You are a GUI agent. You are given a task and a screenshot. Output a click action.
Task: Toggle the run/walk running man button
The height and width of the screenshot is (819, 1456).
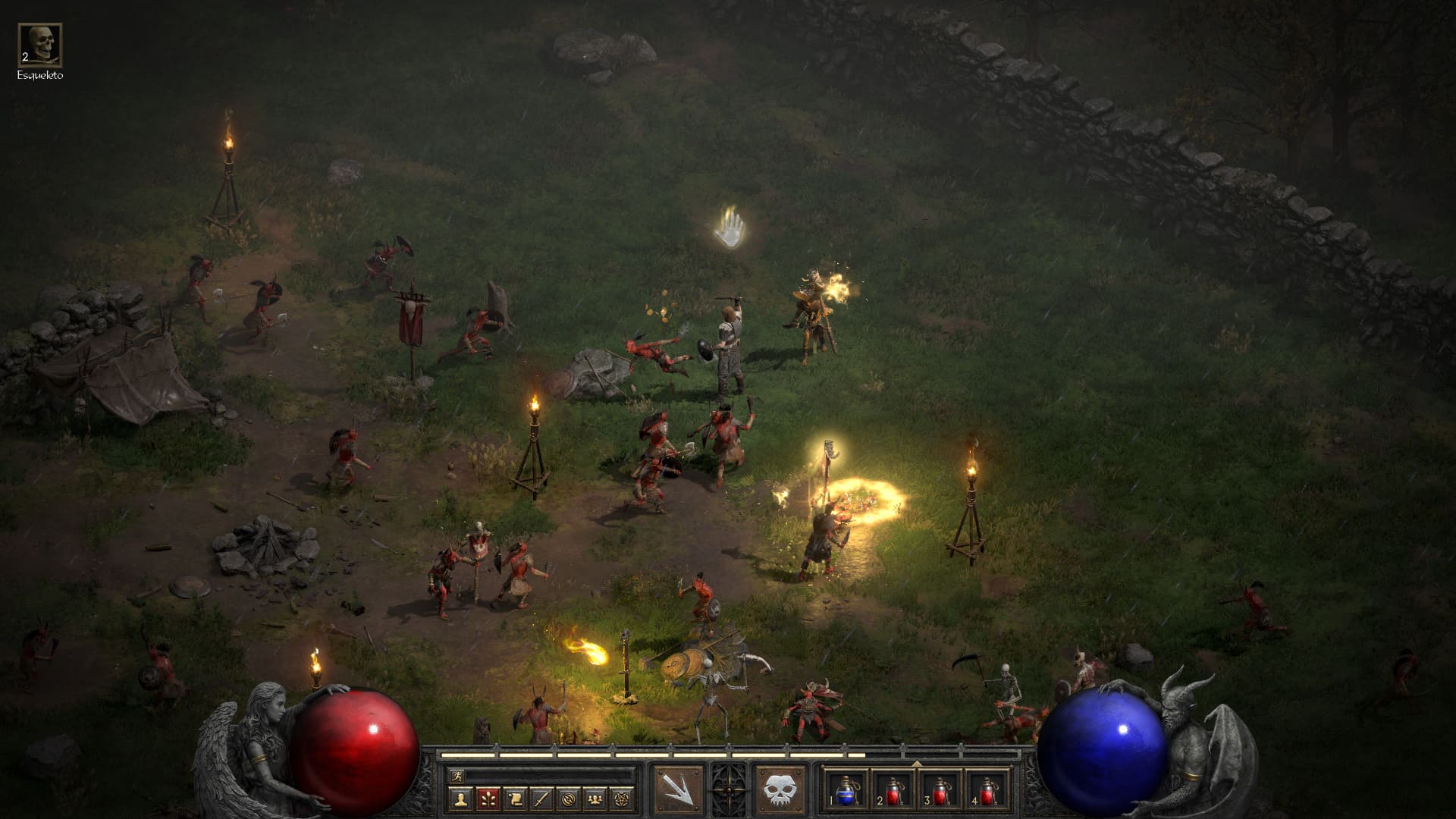coord(457,776)
